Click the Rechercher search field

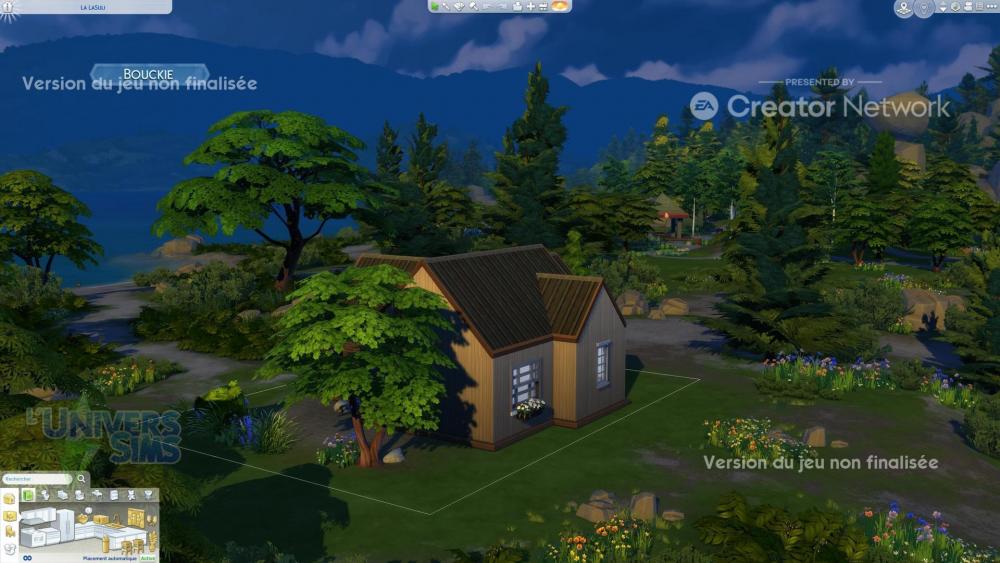click(x=36, y=479)
